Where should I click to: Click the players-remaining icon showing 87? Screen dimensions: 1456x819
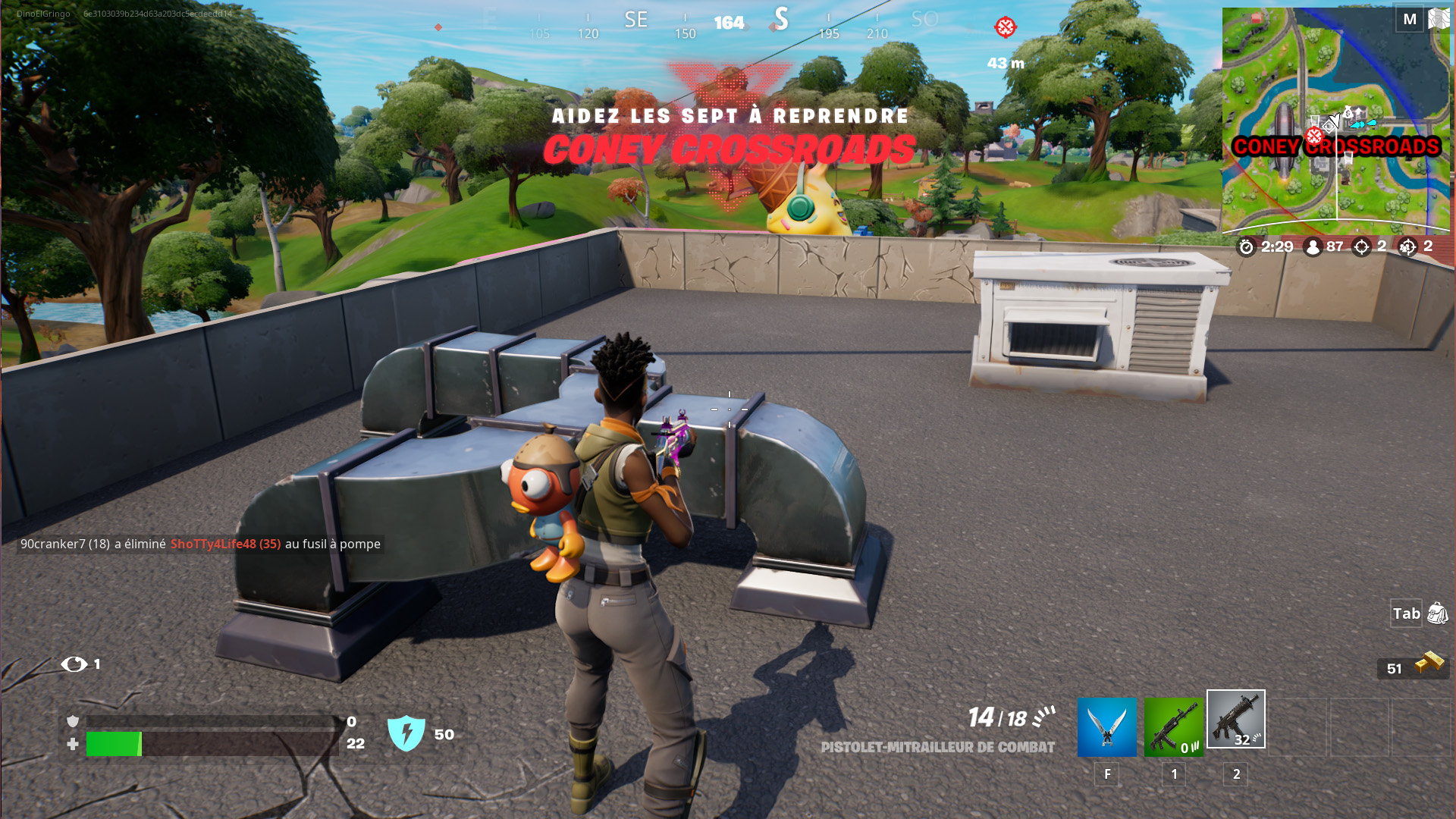coord(1313,246)
